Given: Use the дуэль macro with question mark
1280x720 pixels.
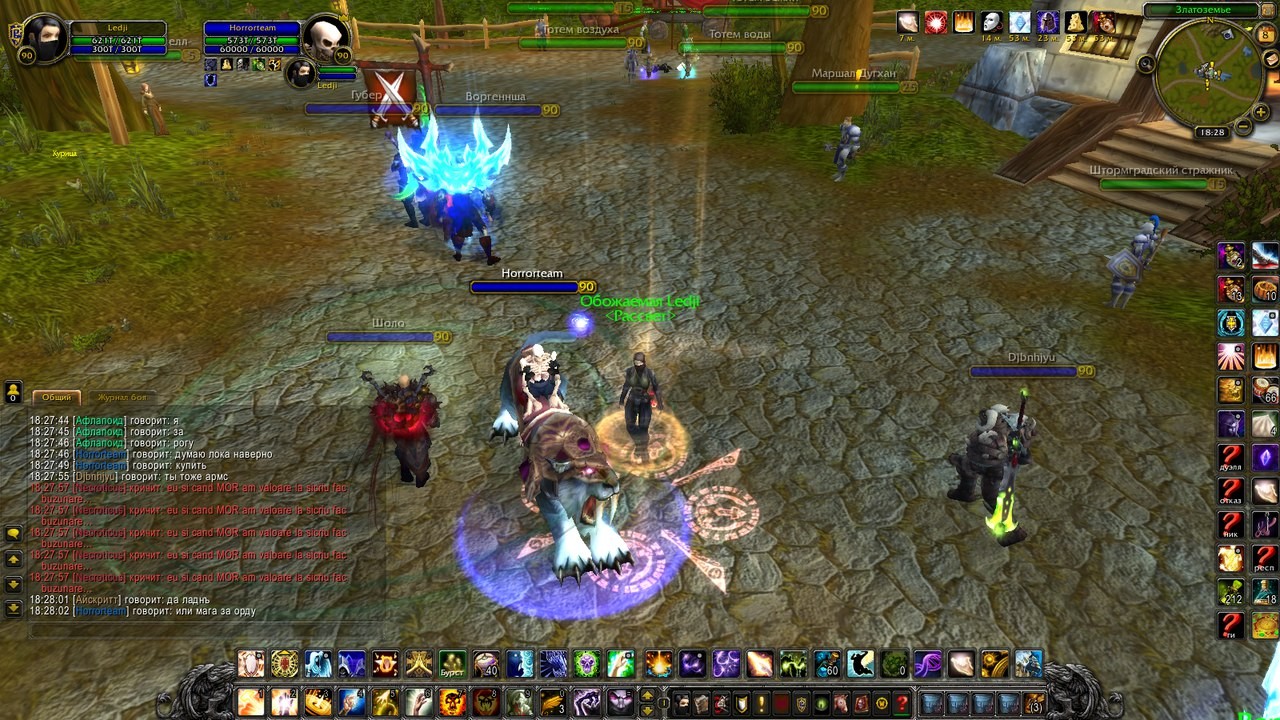Looking at the screenshot, I should click(1231, 459).
